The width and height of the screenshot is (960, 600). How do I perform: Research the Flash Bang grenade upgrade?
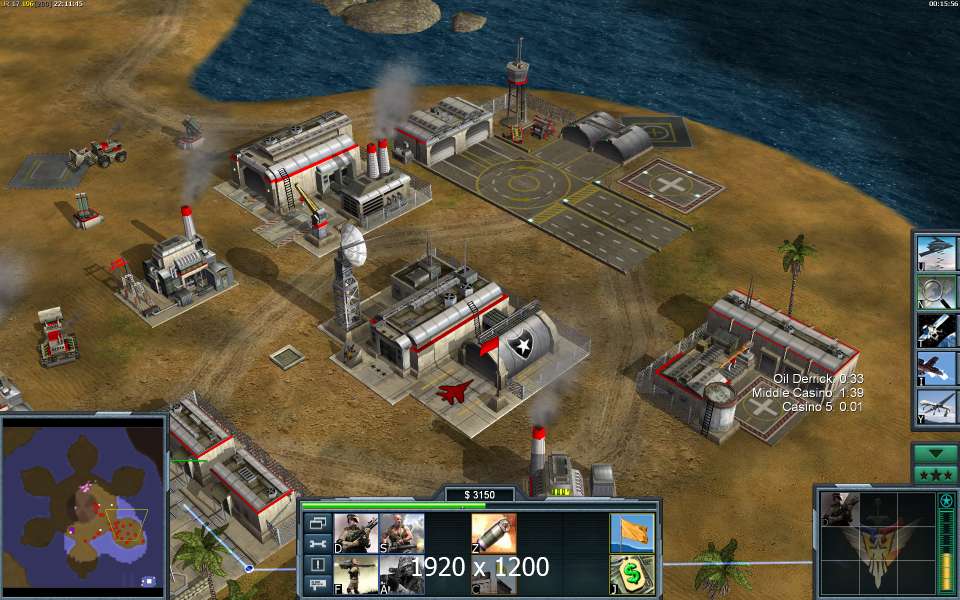pos(494,534)
